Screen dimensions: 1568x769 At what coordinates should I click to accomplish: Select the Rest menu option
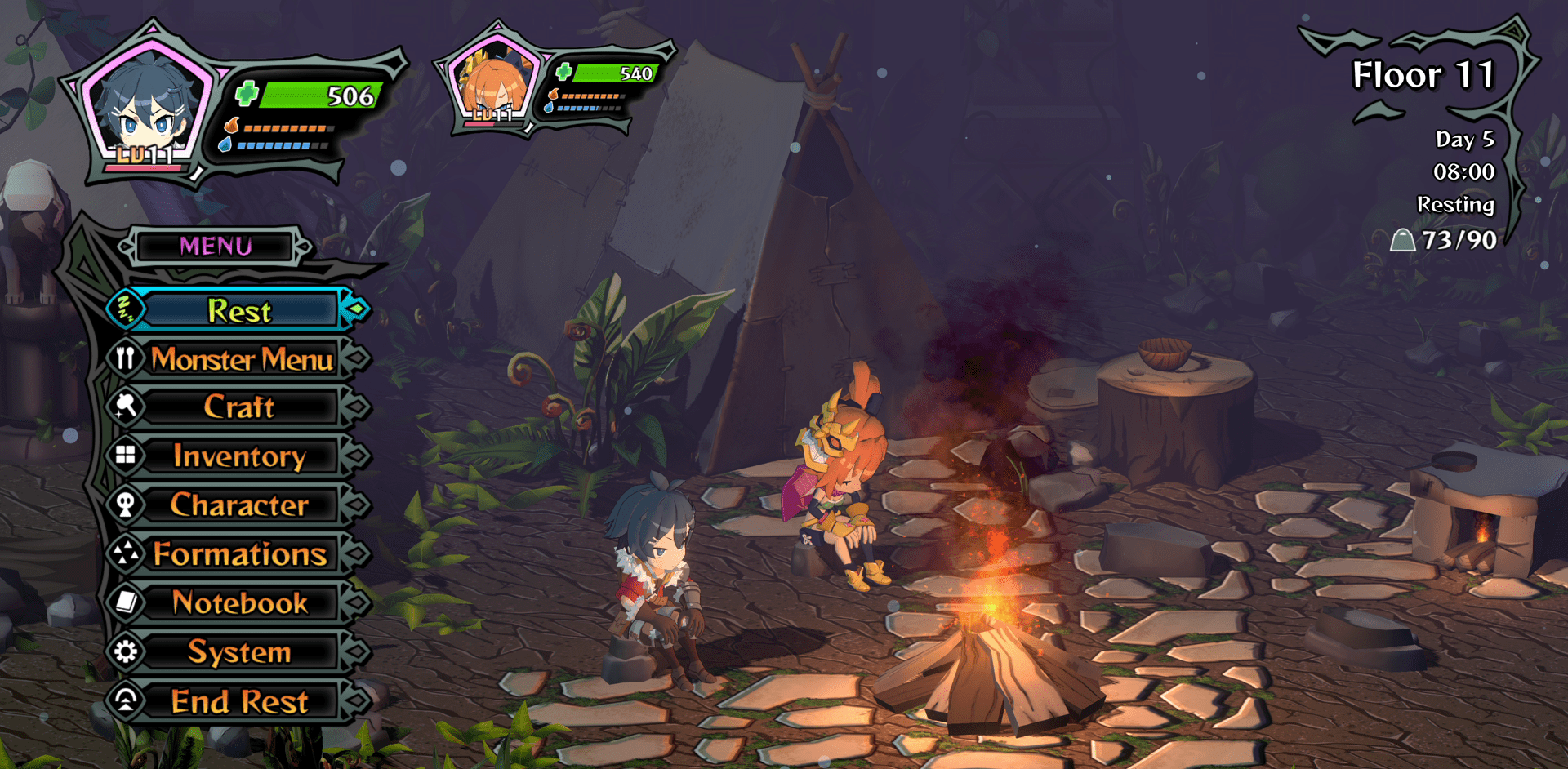click(x=238, y=311)
